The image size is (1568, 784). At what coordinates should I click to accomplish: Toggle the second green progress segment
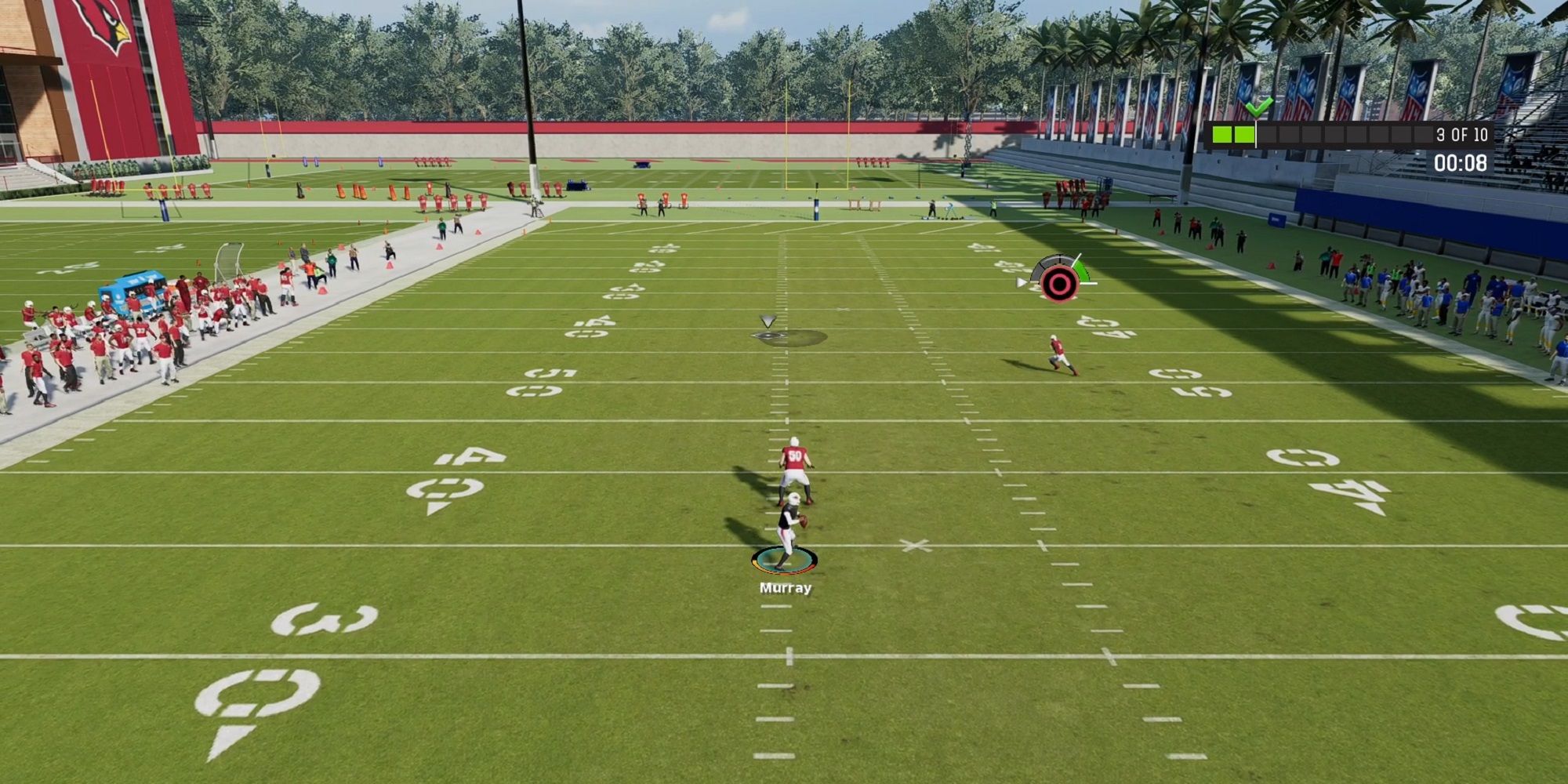pos(1246,135)
